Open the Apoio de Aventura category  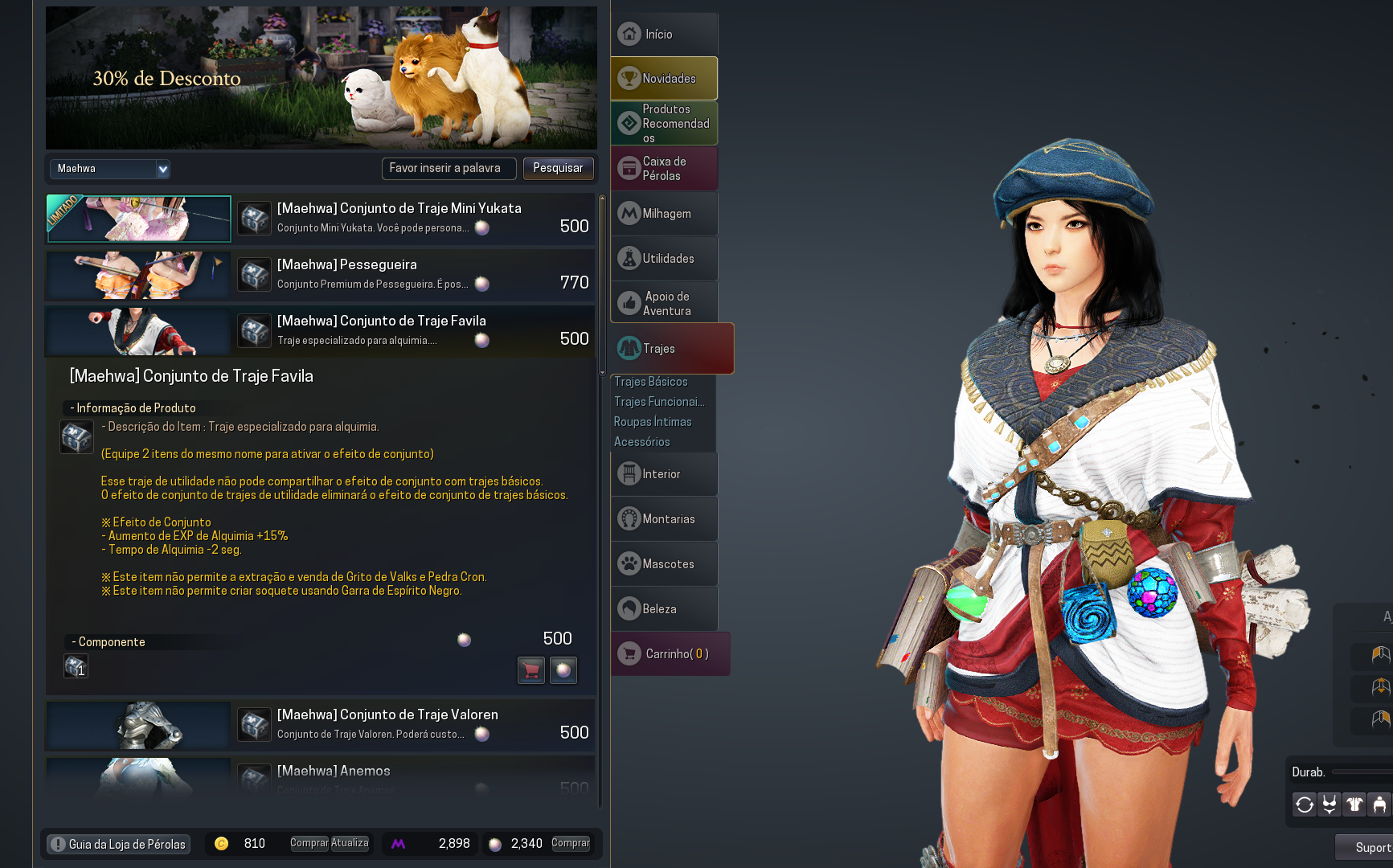click(x=664, y=304)
